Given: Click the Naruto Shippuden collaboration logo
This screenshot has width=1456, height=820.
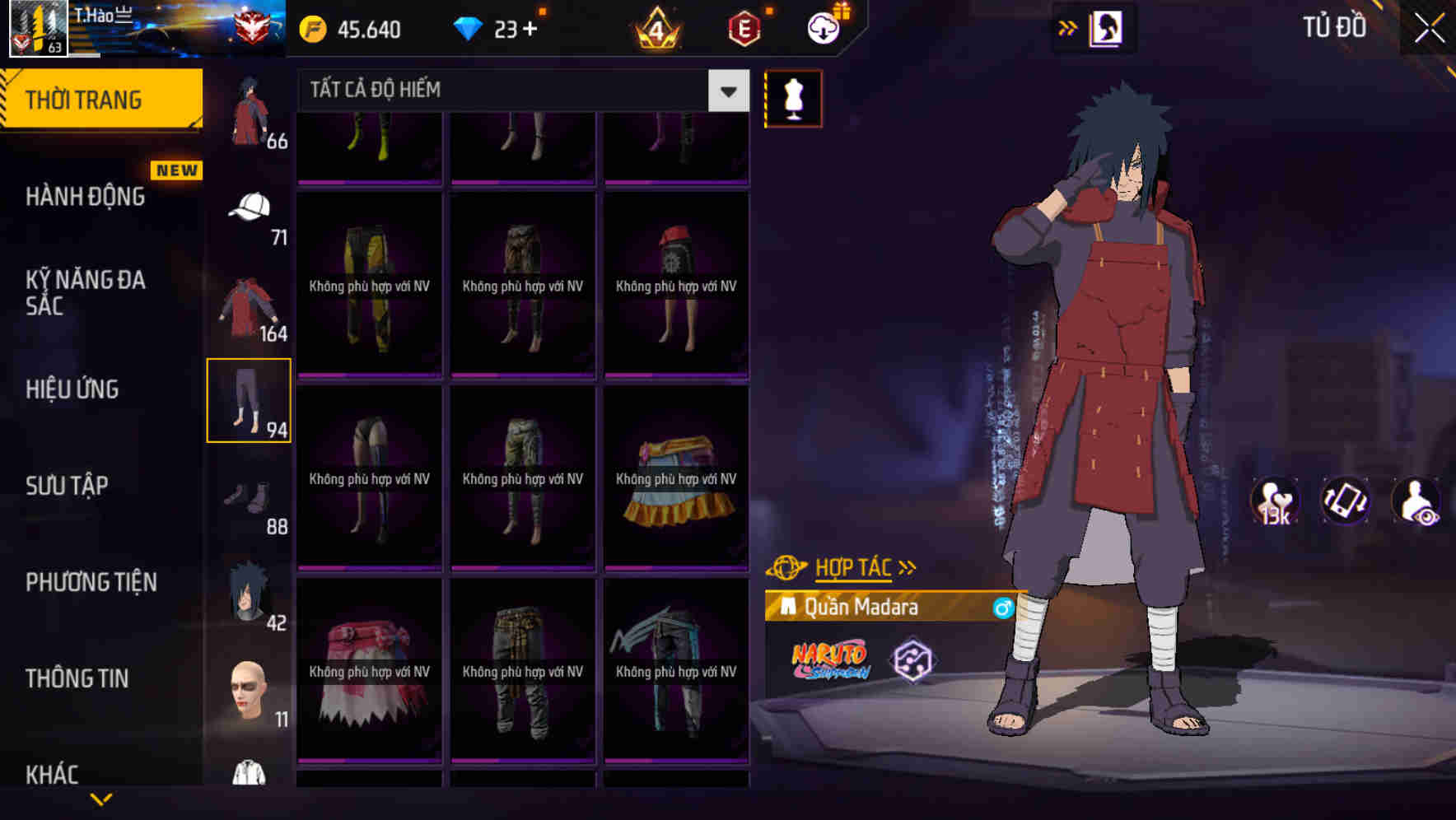Looking at the screenshot, I should pyautogui.click(x=830, y=660).
